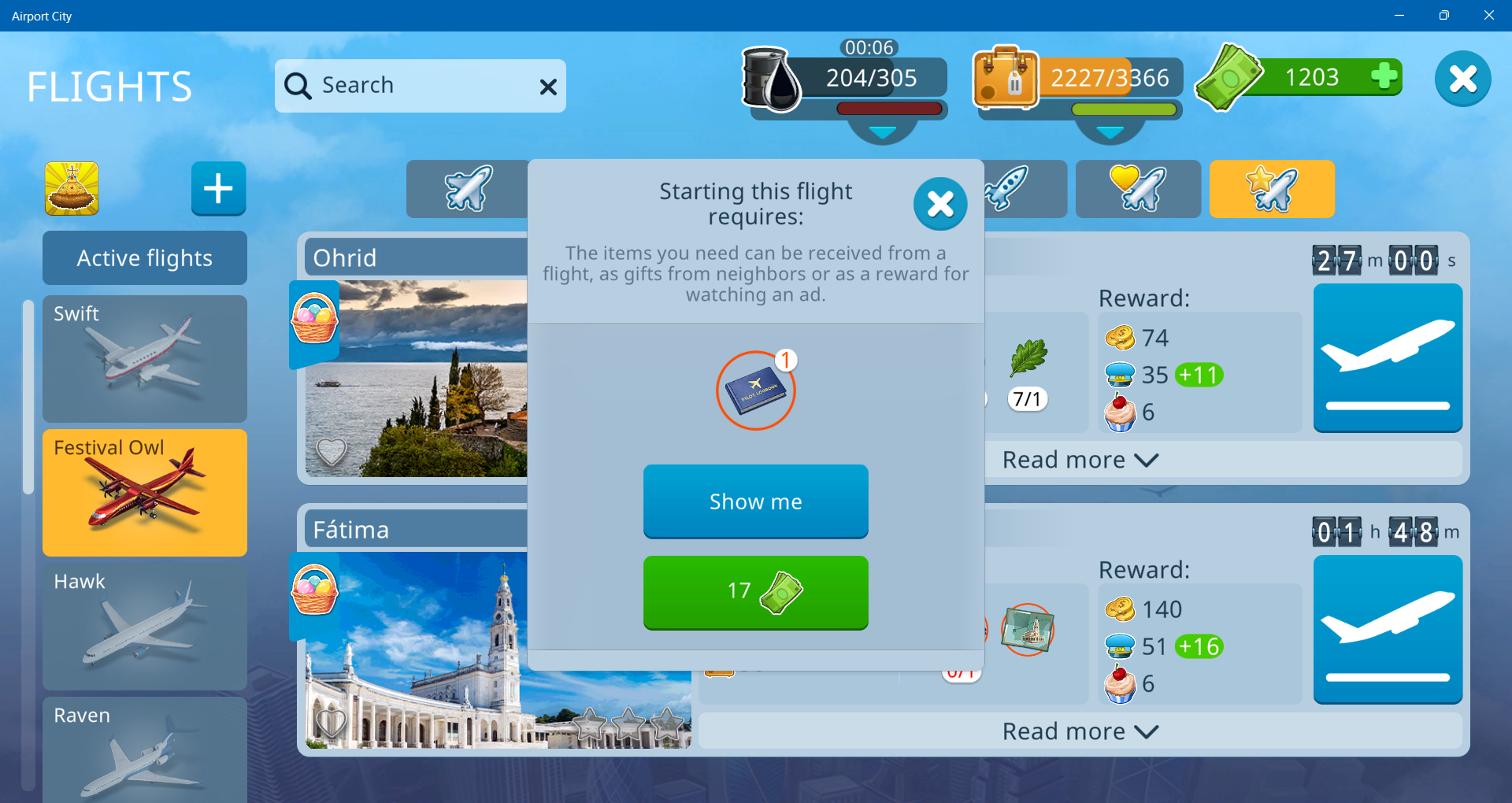Open the Active flights list
This screenshot has height=803, width=1512.
coord(145,258)
